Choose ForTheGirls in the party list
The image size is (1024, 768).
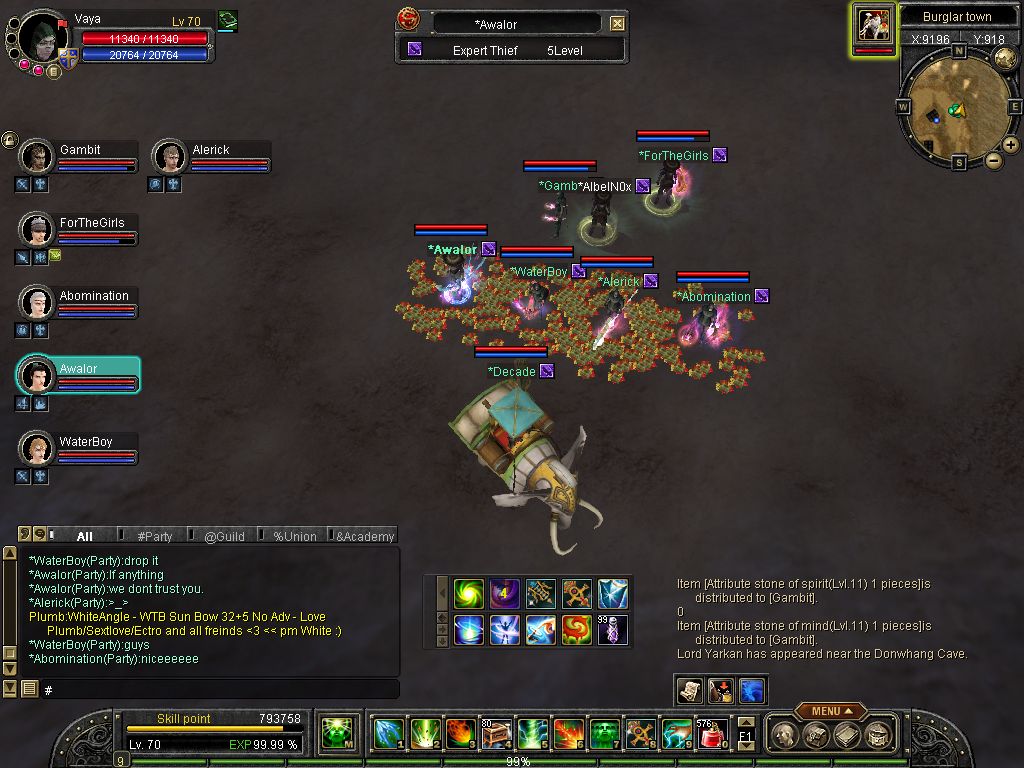pyautogui.click(x=38, y=230)
